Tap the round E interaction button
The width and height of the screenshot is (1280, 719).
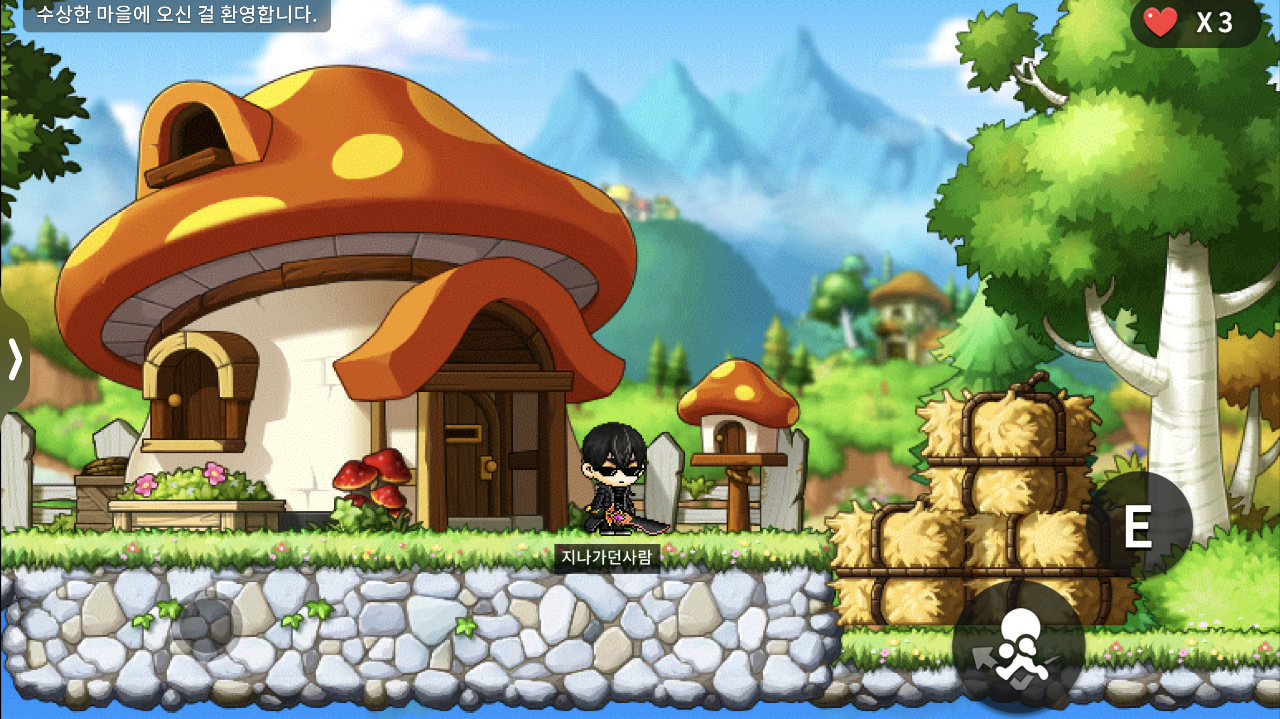point(1138,525)
